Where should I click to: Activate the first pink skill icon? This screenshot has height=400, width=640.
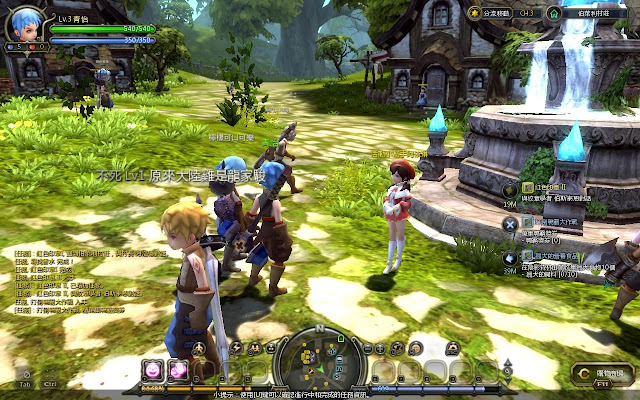pos(153,370)
